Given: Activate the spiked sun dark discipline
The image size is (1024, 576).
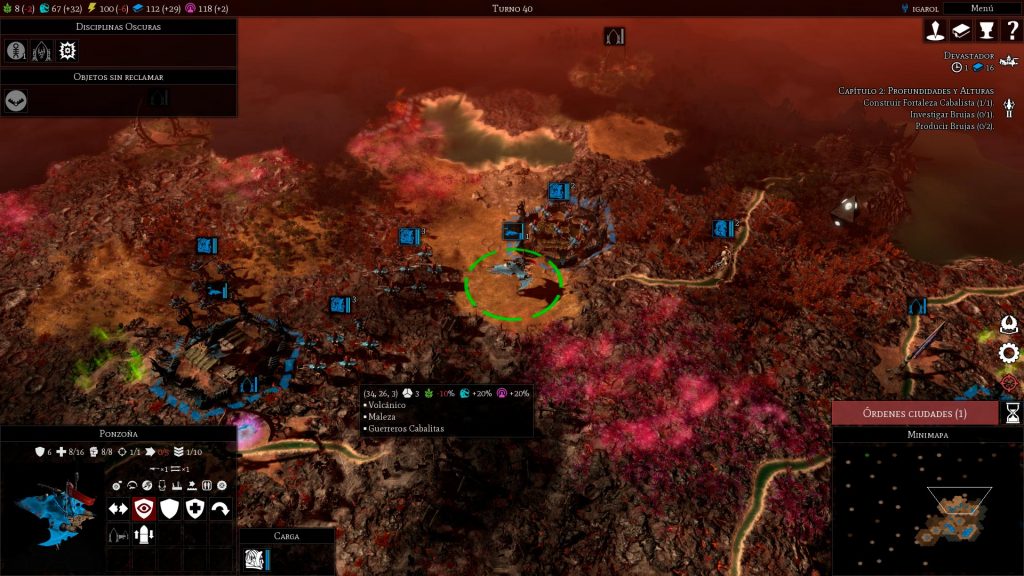Looking at the screenshot, I should pyautogui.click(x=68, y=51).
